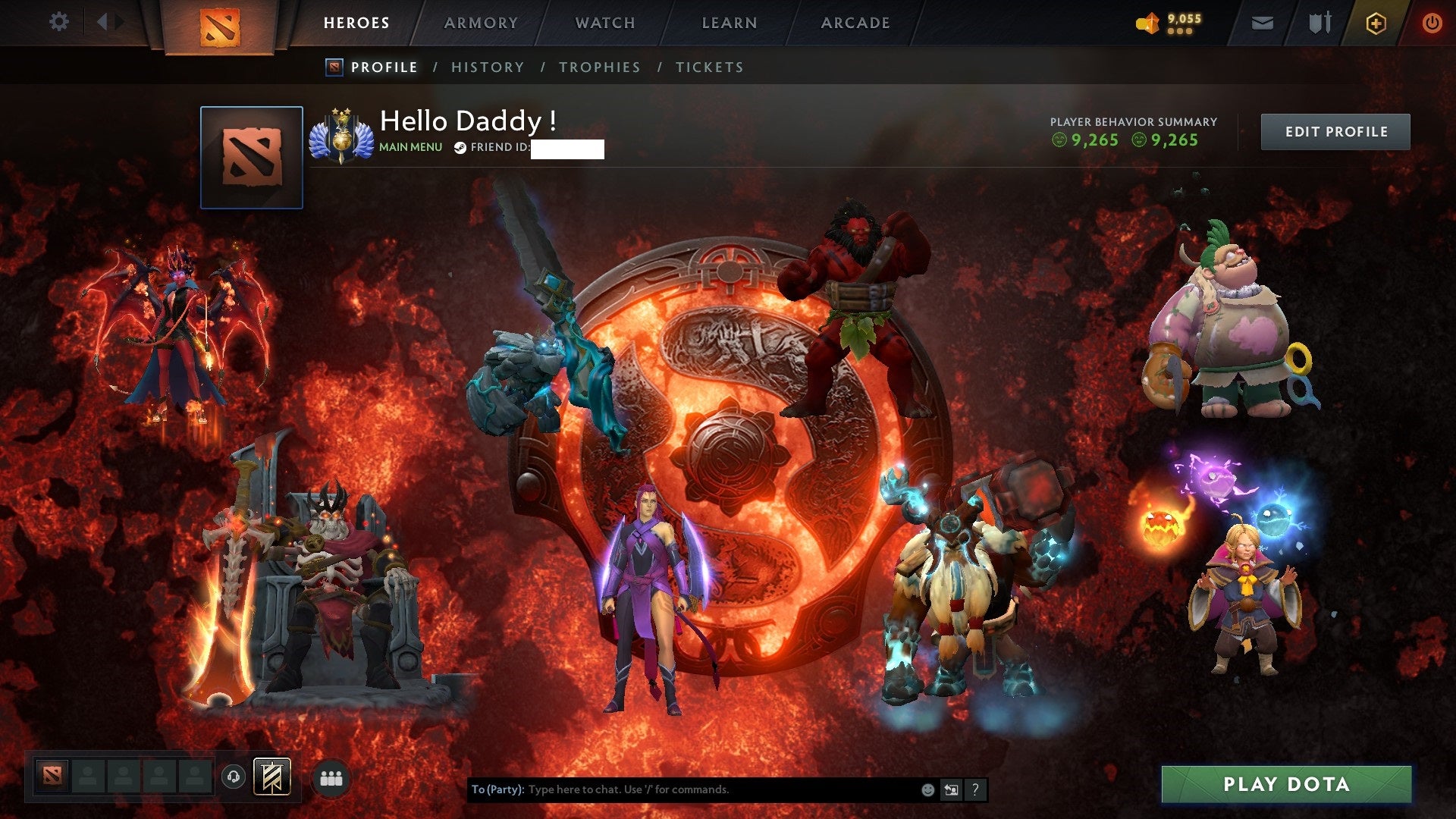Open the settings gear
Viewport: 1456px width, 819px height.
pyautogui.click(x=58, y=21)
